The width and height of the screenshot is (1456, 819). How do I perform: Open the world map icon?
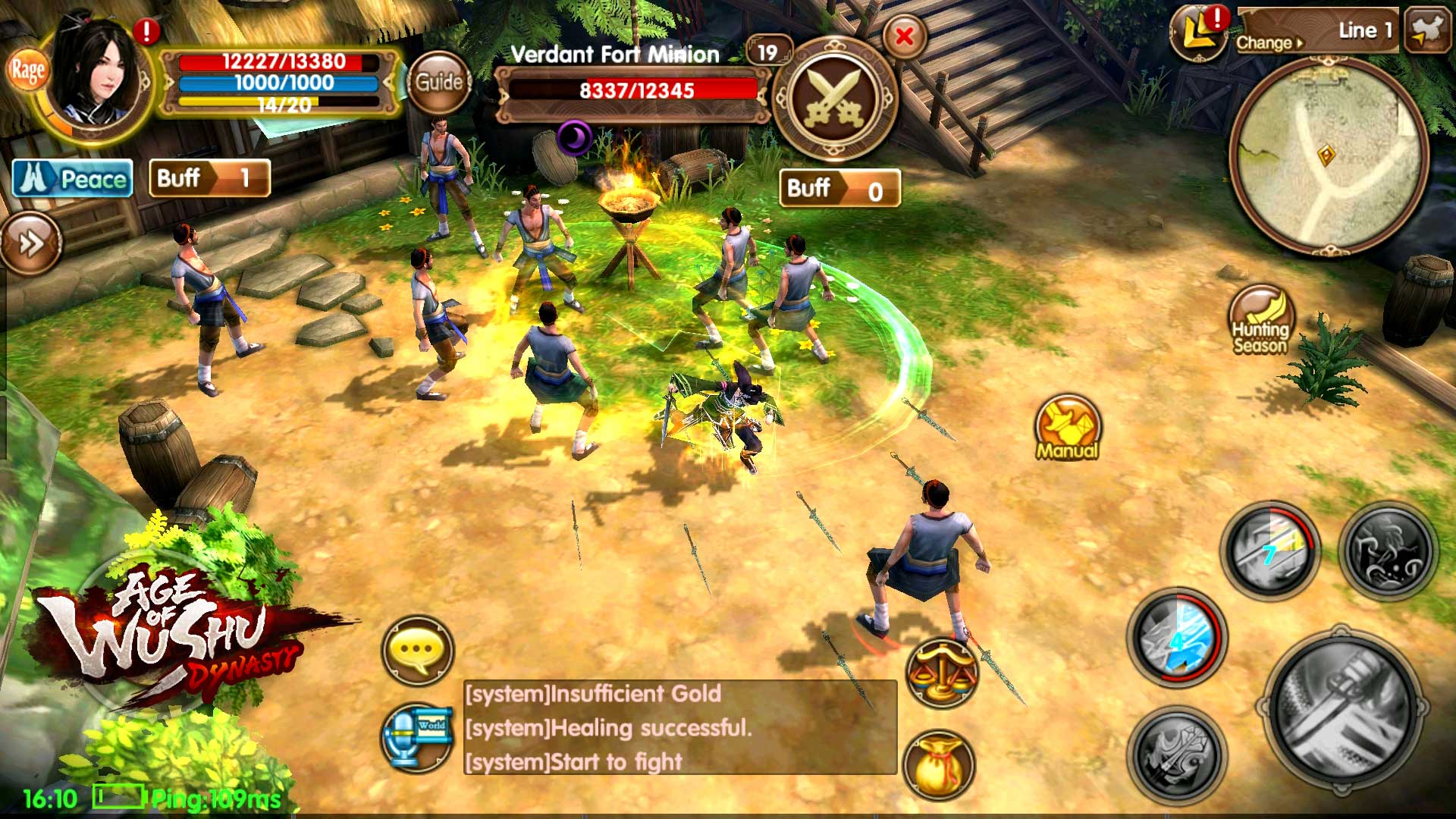(1426, 30)
